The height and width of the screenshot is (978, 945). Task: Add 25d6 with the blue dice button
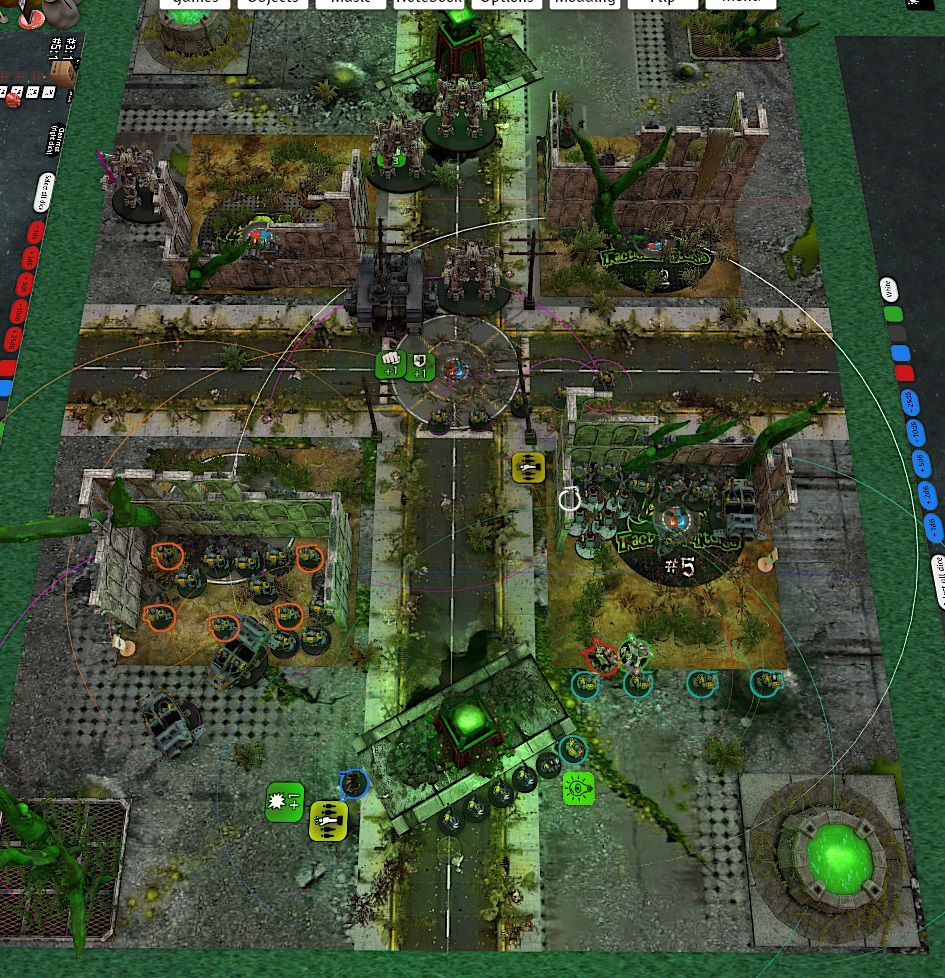tap(910, 401)
